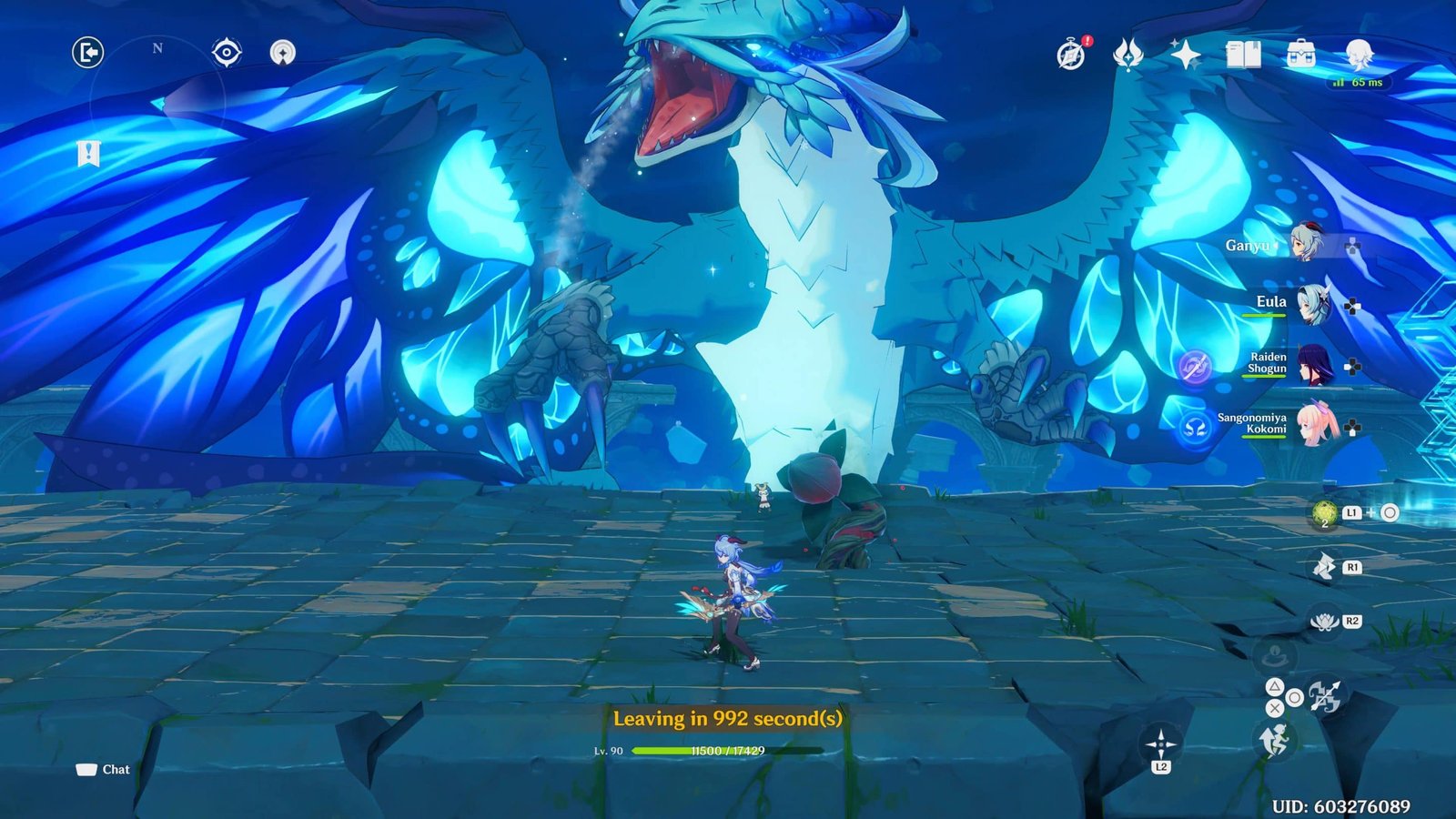Open the Paimon menu character icon

tap(1358, 55)
